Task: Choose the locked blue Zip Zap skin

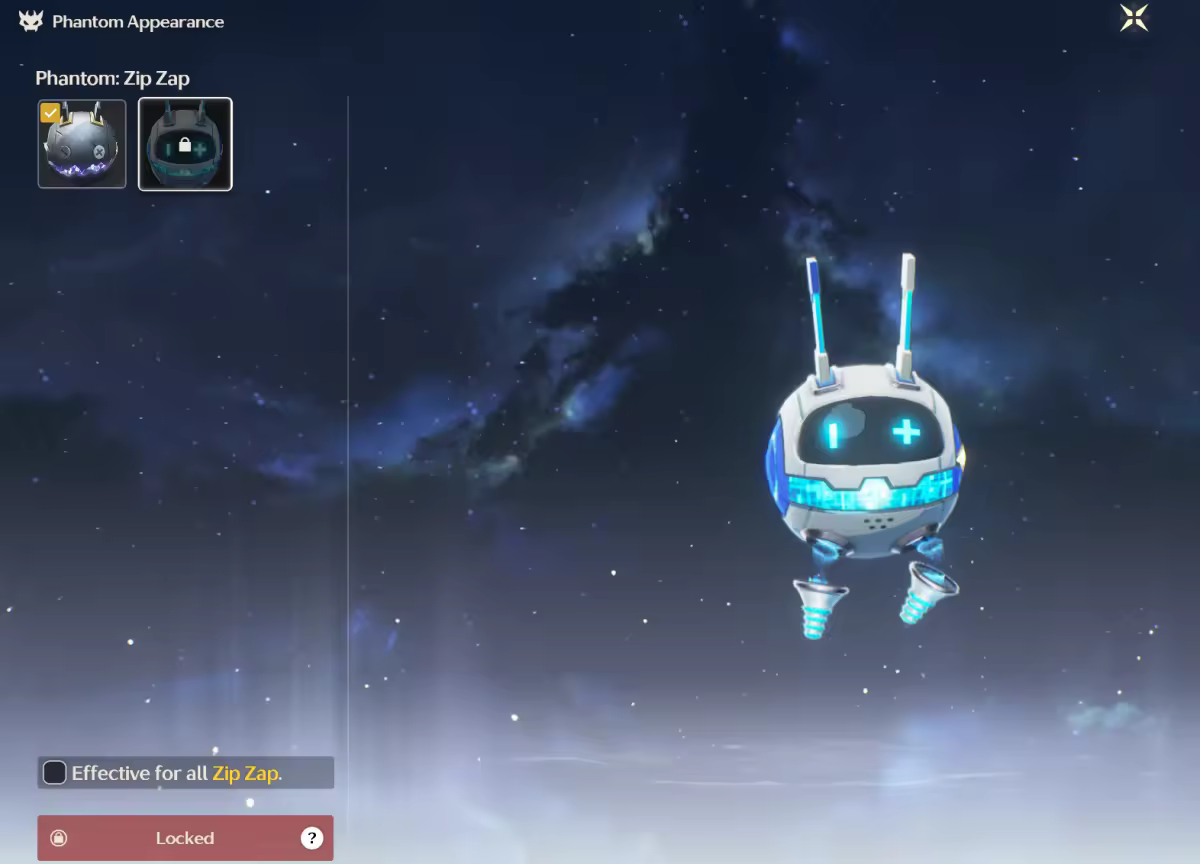Action: click(185, 144)
